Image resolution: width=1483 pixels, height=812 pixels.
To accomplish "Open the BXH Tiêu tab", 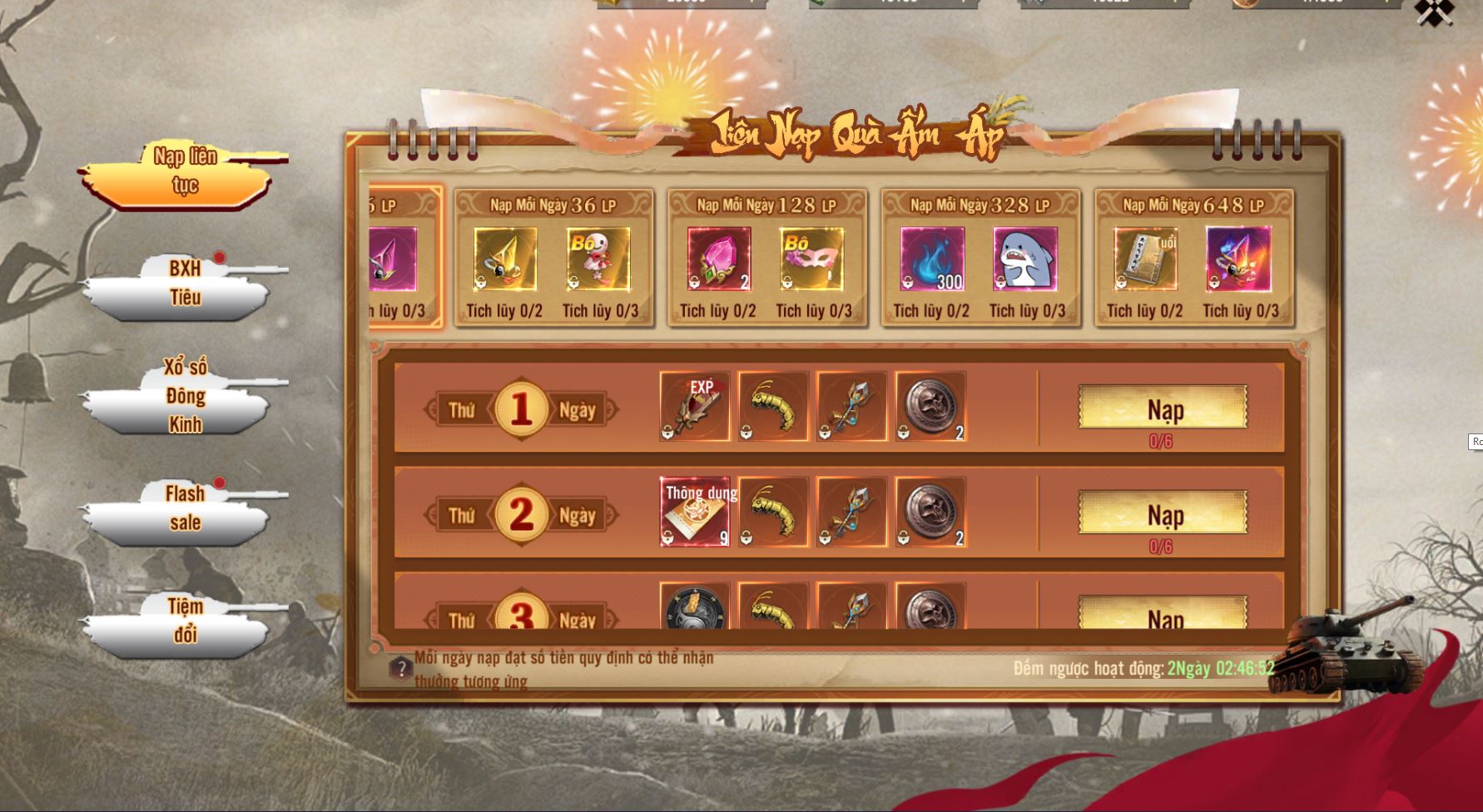I will pos(185,284).
